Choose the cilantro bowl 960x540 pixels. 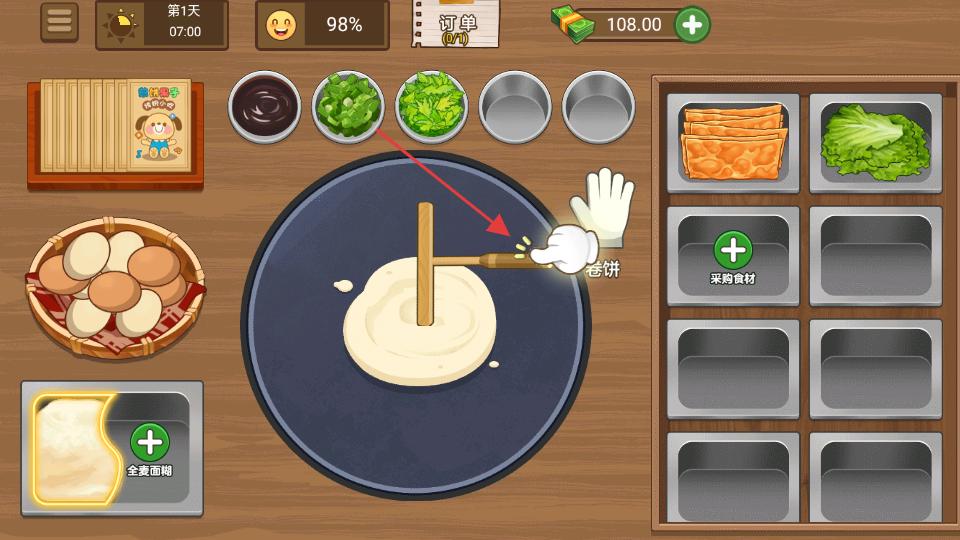pos(432,105)
